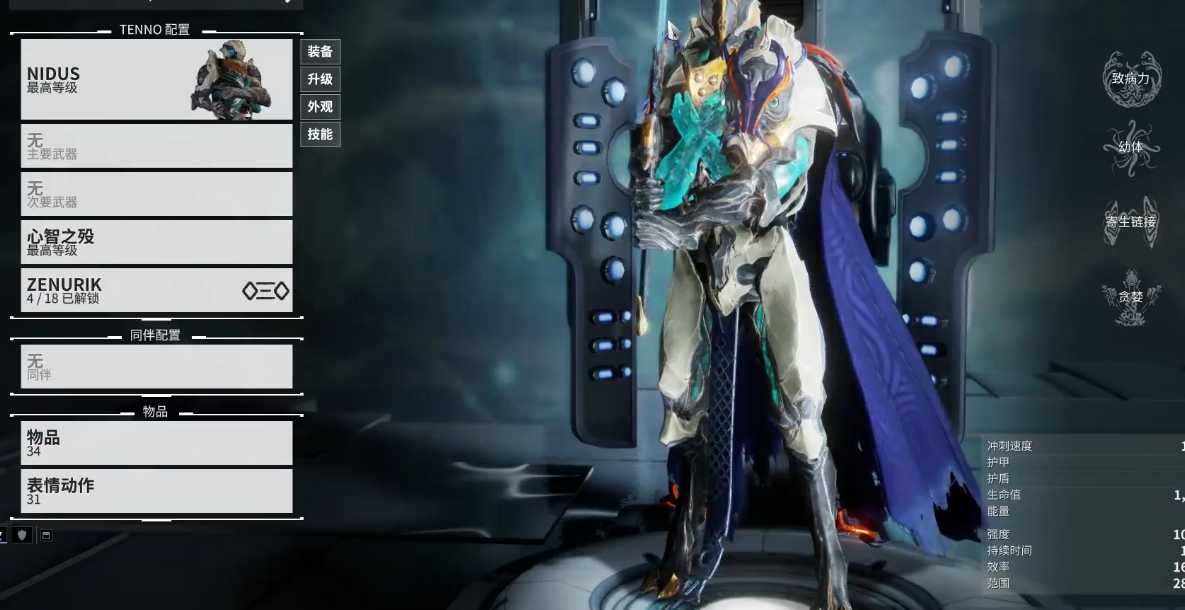Select the 心智之殁 melee weapon slot
This screenshot has height=610, width=1185.
coord(156,242)
